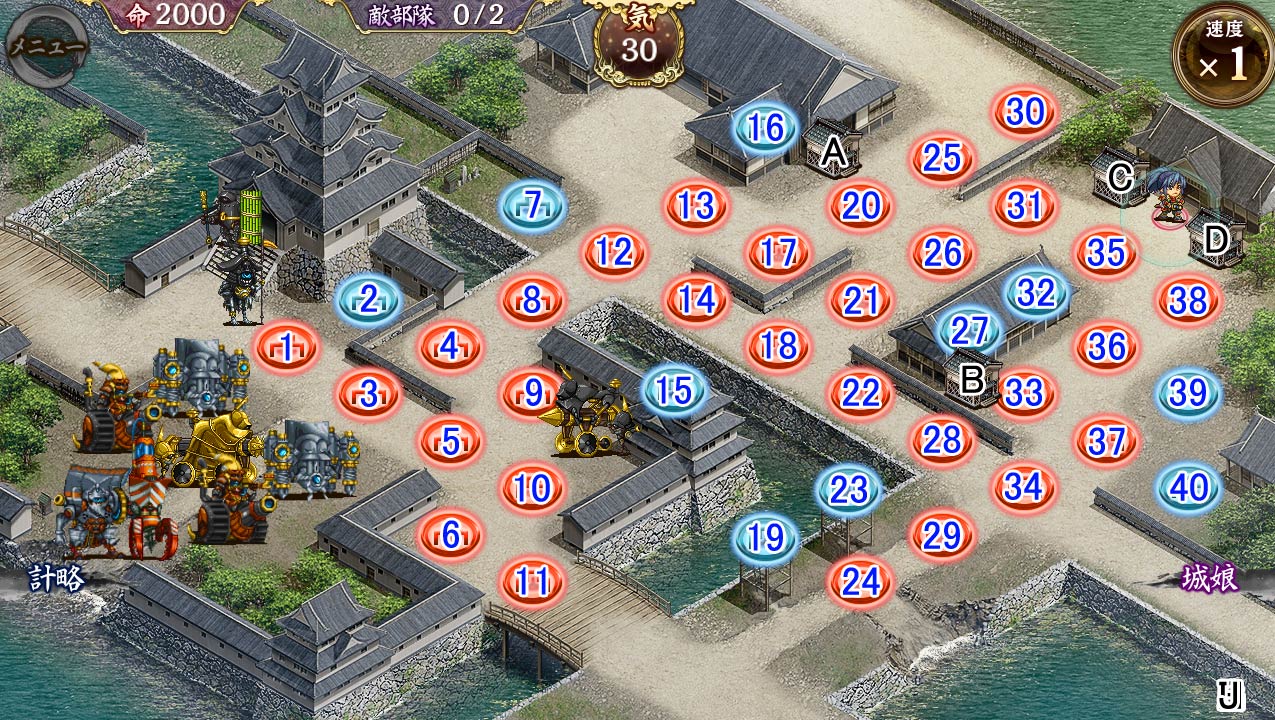Choose blue placement tile 19
The image size is (1275, 720).
tap(766, 538)
